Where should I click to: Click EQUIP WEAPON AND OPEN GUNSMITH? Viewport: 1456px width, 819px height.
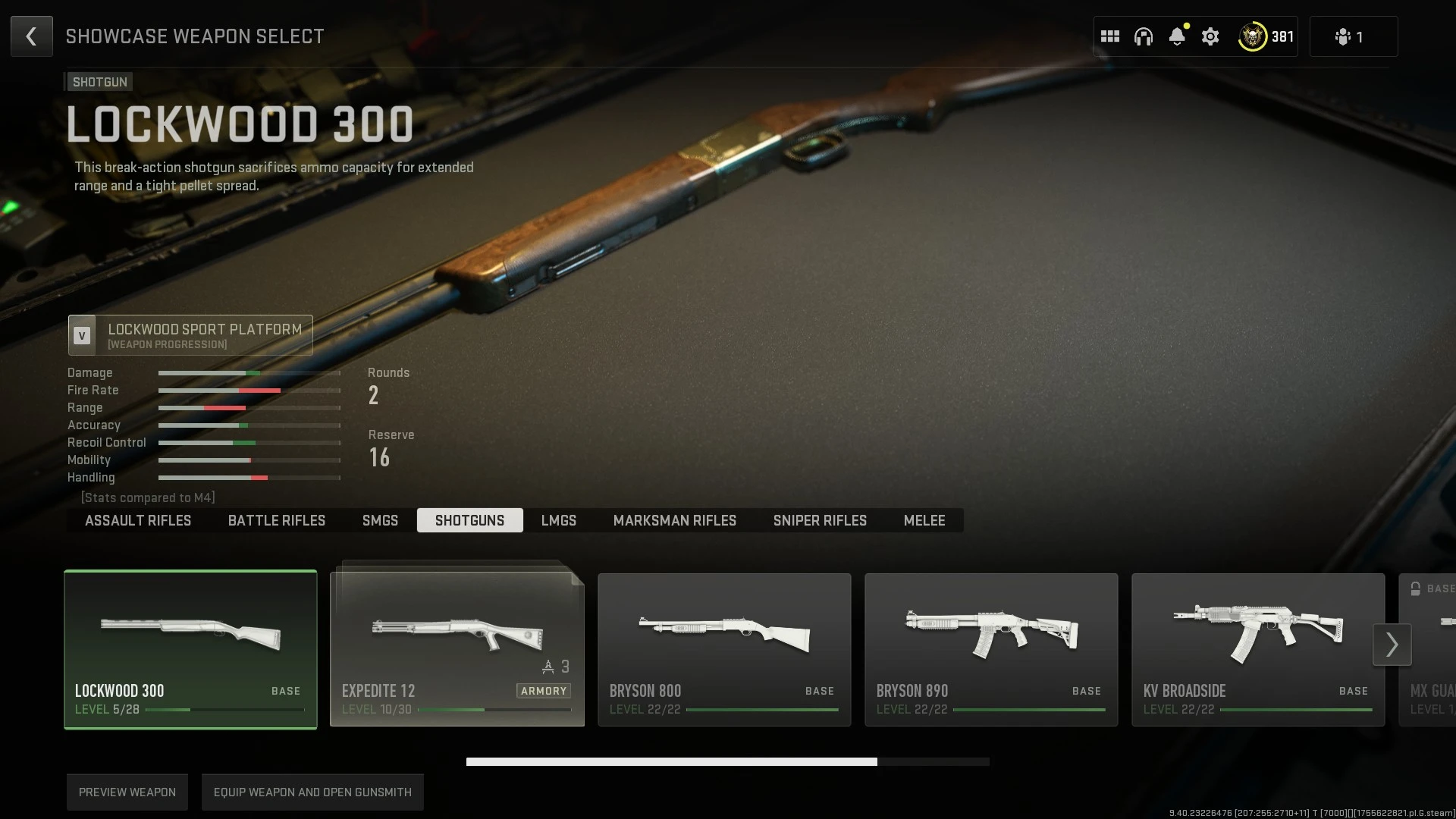pyautogui.click(x=312, y=792)
